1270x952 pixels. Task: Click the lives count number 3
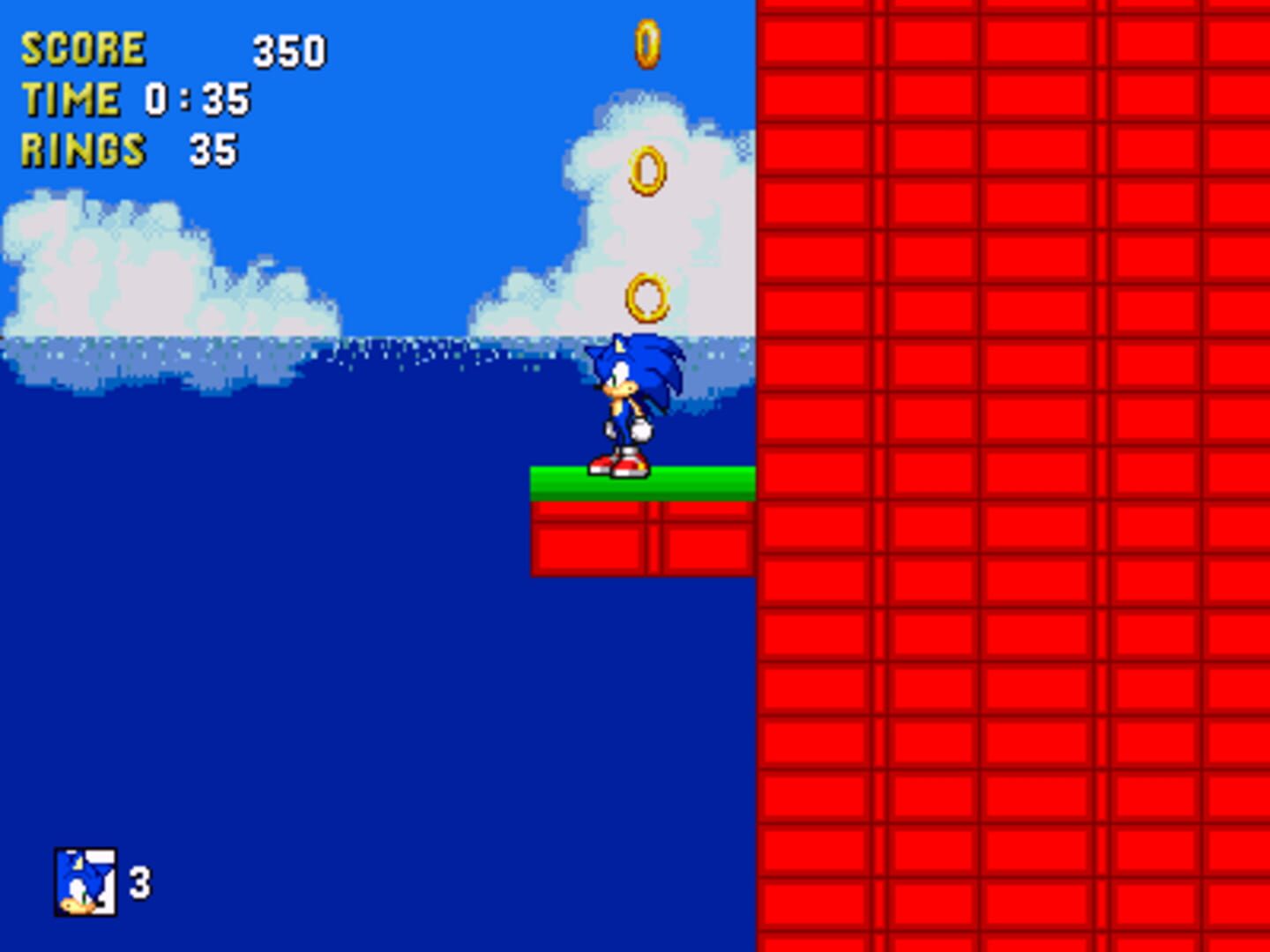tap(141, 886)
